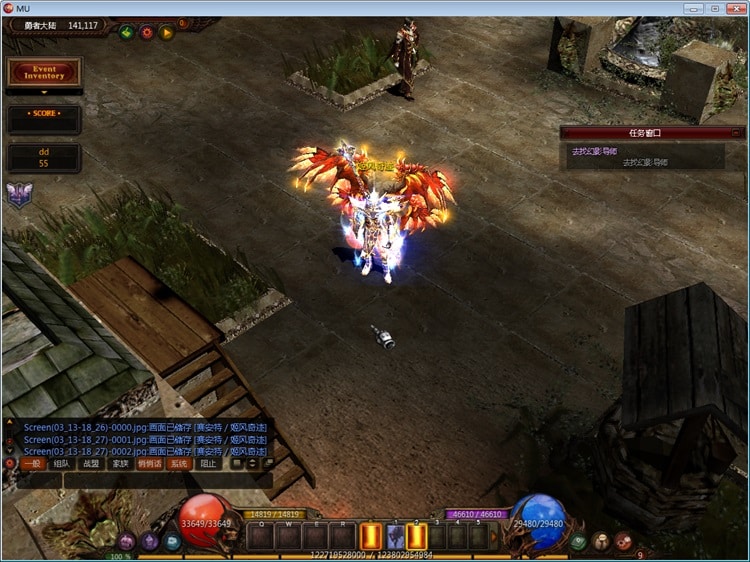Expand the arrow below Event Inventory
This screenshot has height=562, width=750.
[44, 92]
